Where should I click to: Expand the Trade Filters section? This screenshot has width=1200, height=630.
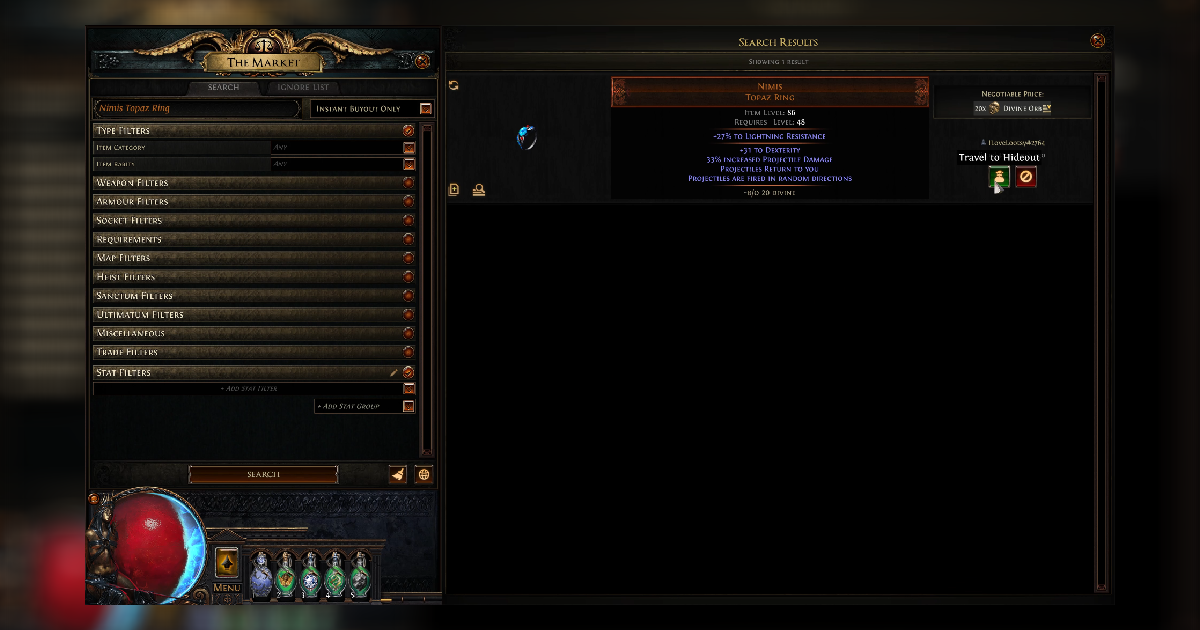(x=408, y=352)
